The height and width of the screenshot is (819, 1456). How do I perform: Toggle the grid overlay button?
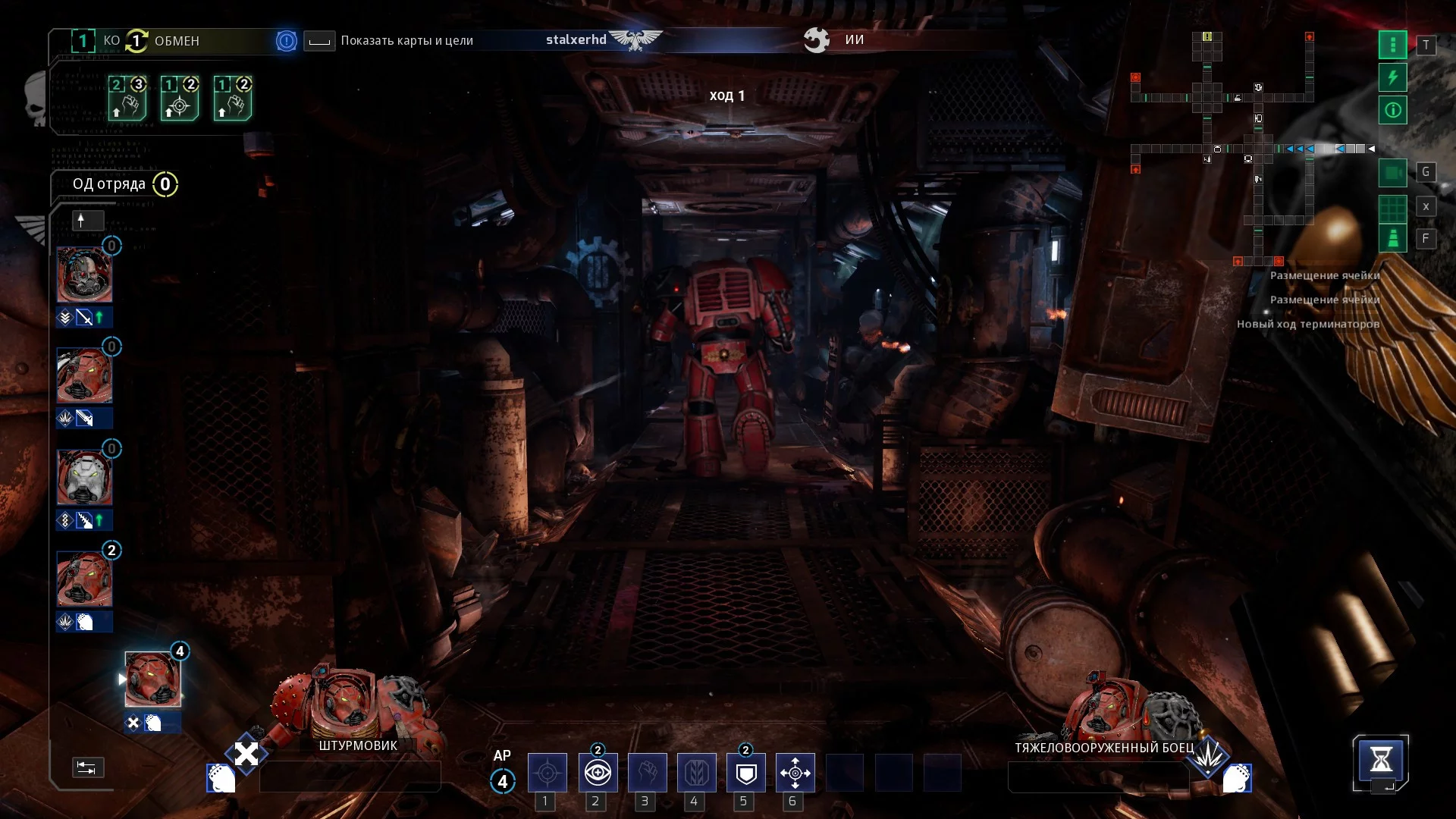click(1392, 207)
